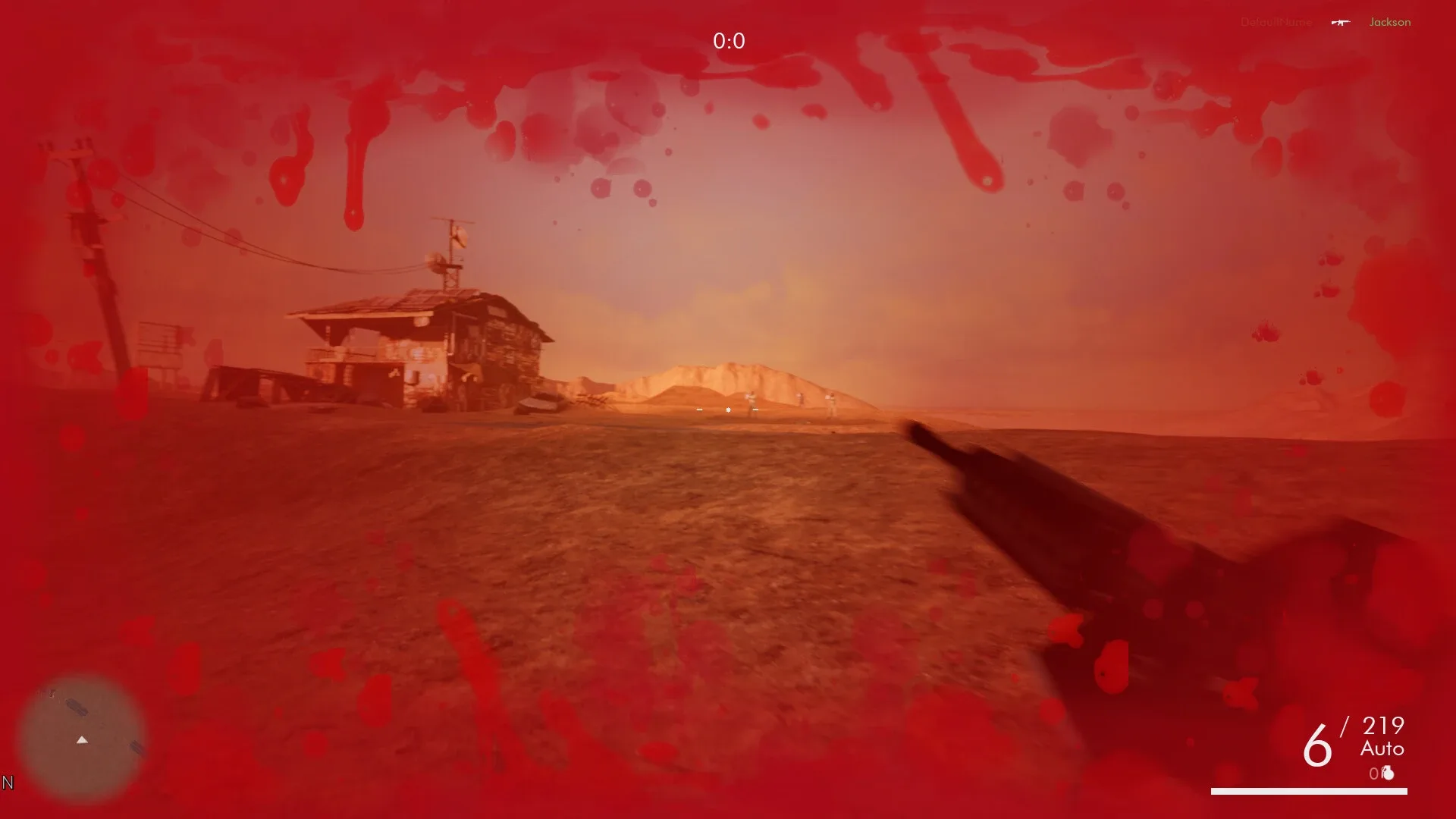
Task: Select the car blip on the minimap
Action: (136, 748)
